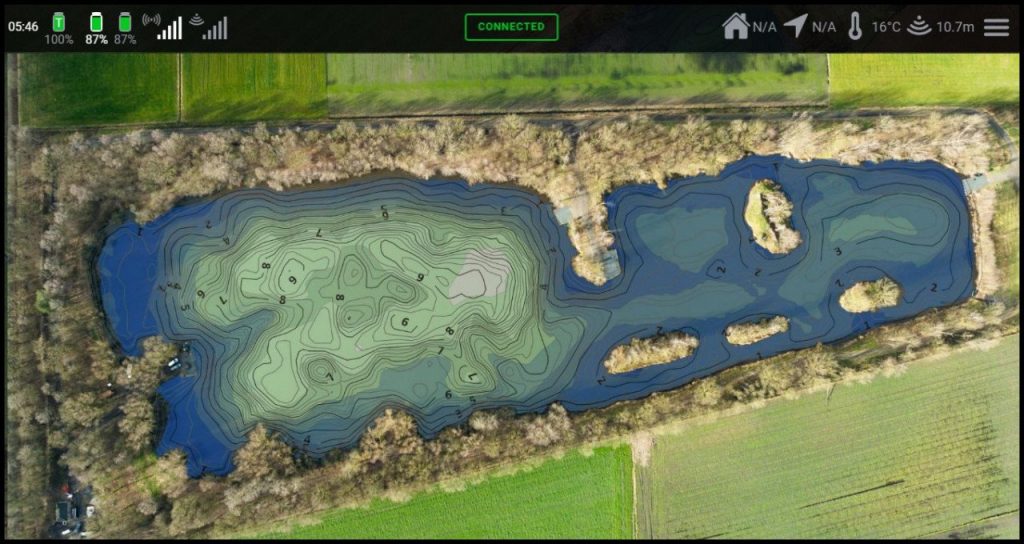Click the thermometer temperature icon
Screen dimensions: 1024x544
pos(855,26)
